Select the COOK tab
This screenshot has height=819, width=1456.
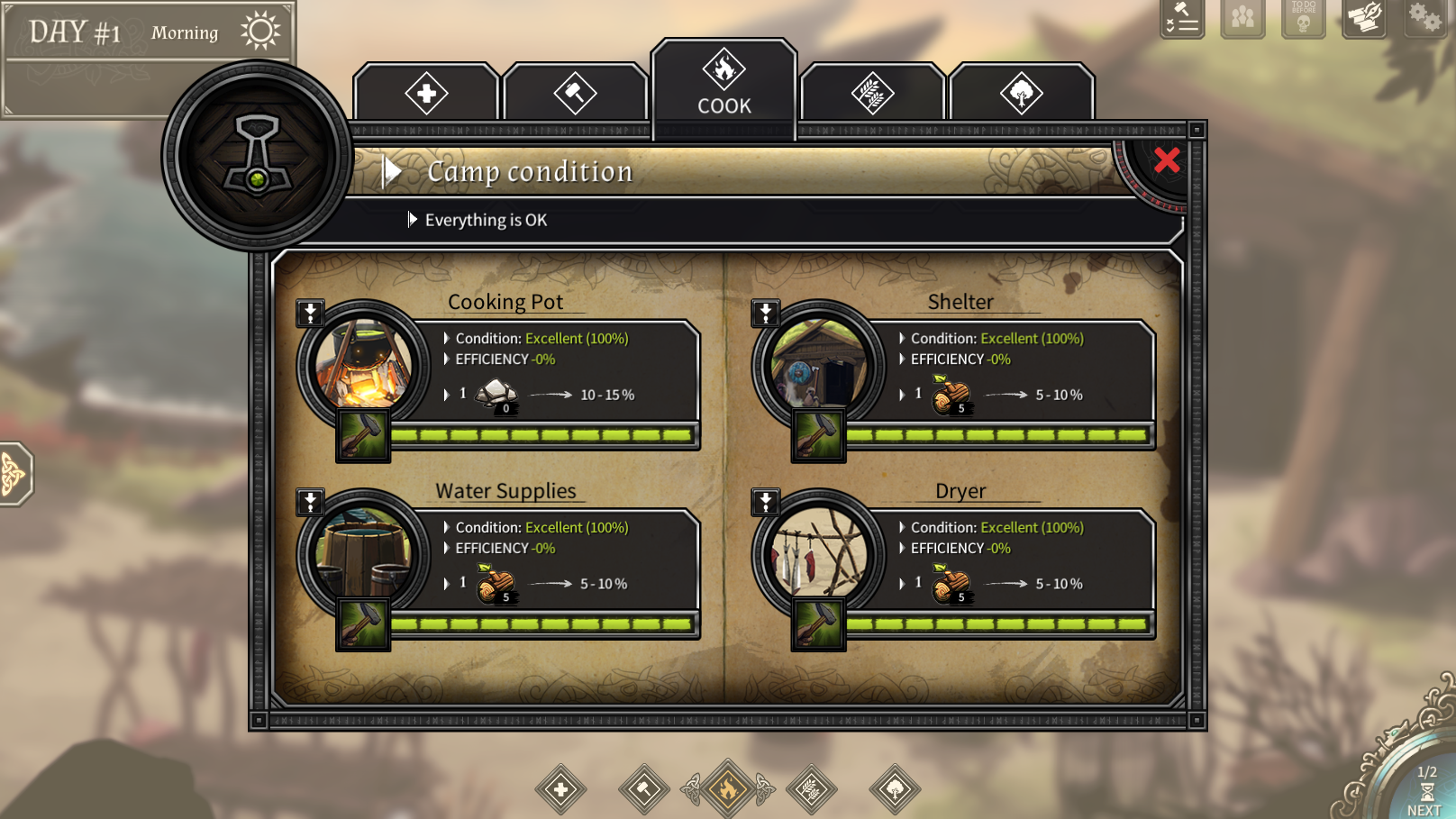724,83
